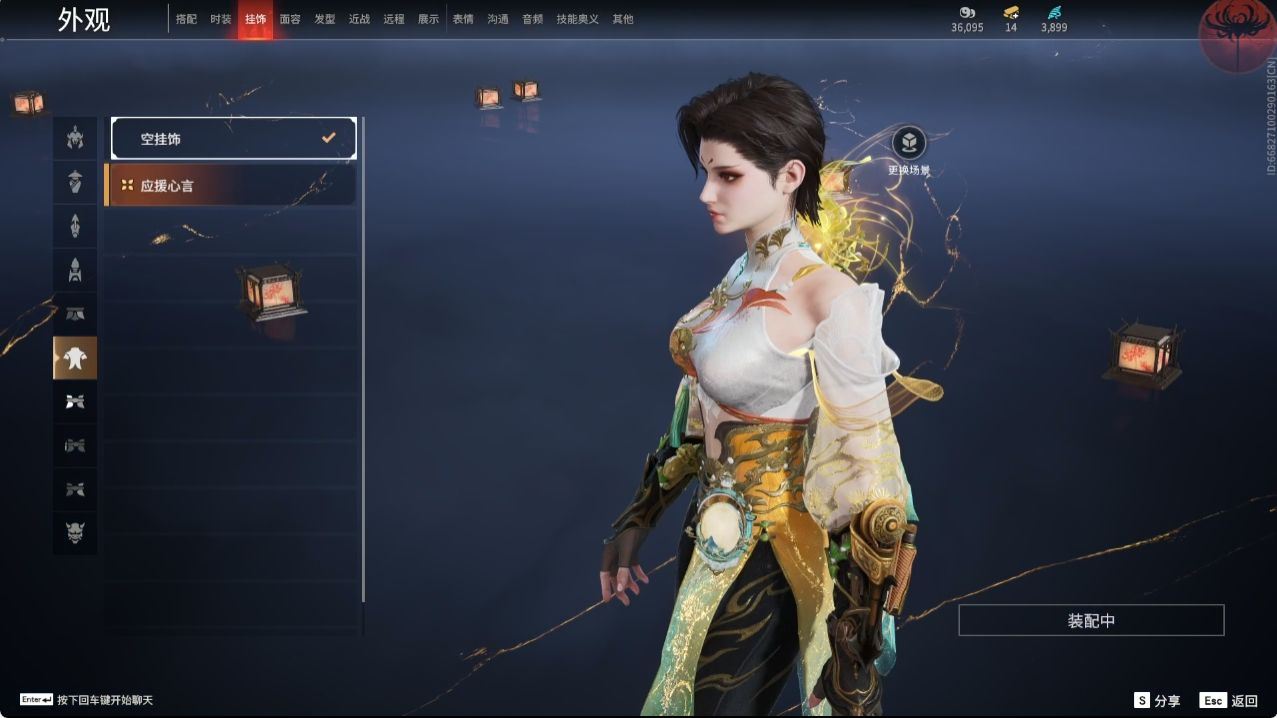Open the 时装 tab
The image size is (1277, 718).
[x=221, y=19]
